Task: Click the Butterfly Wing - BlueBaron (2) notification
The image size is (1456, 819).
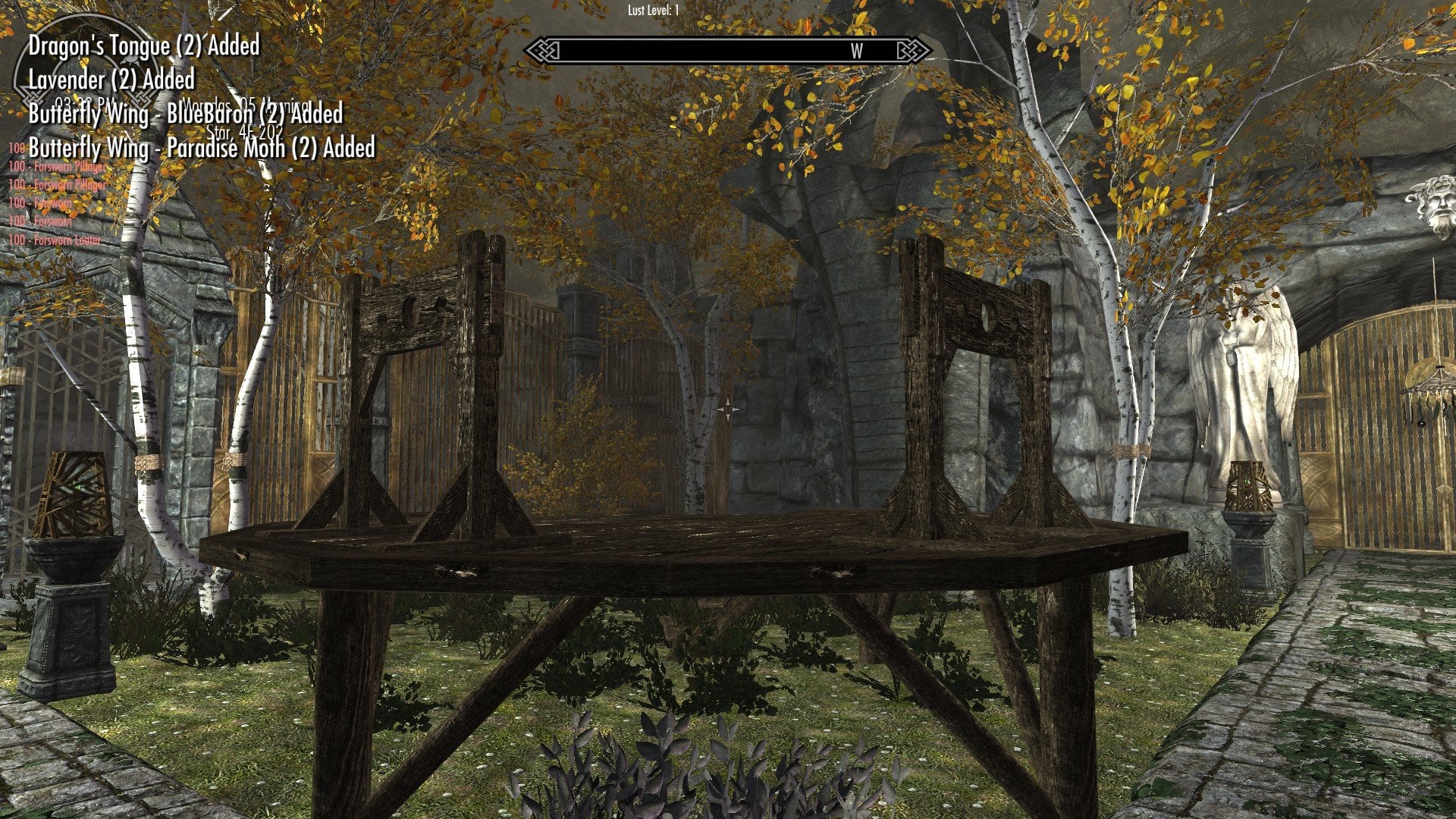Action: point(185,115)
